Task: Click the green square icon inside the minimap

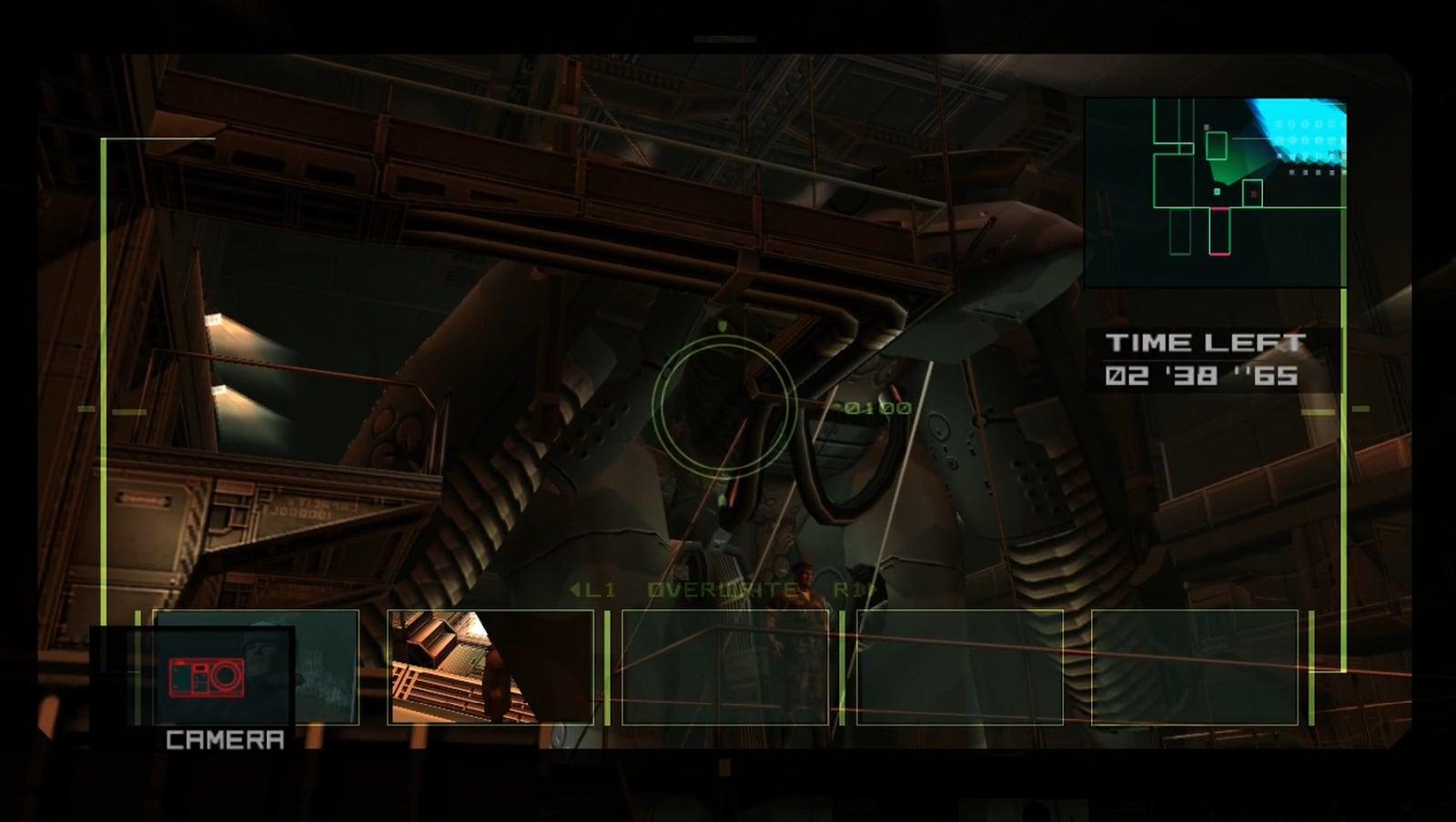Action: click(1216, 193)
